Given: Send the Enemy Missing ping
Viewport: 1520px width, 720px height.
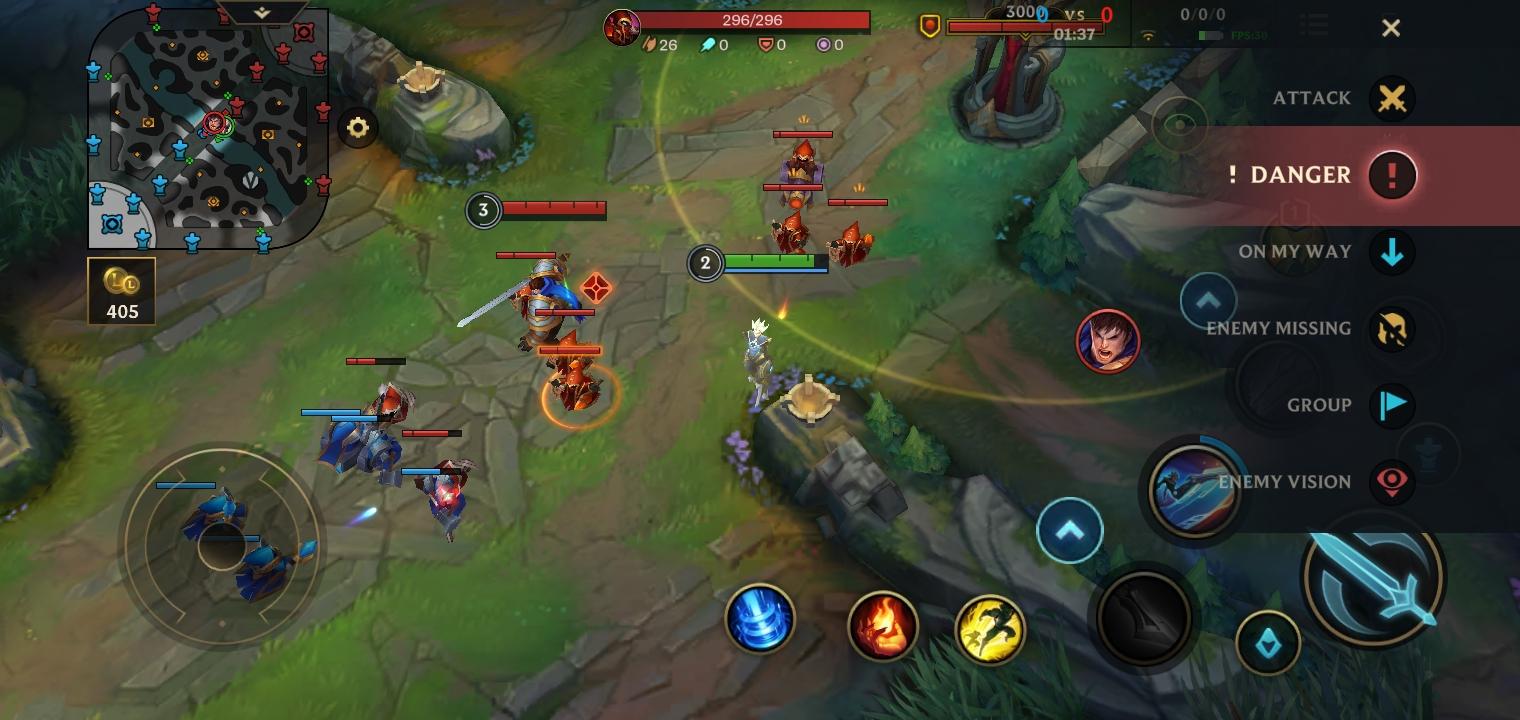Looking at the screenshot, I should tap(1391, 329).
